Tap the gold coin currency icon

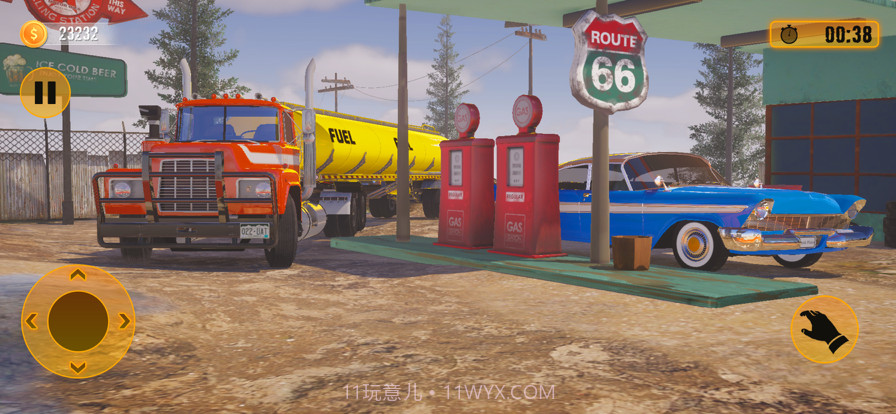pos(33,34)
